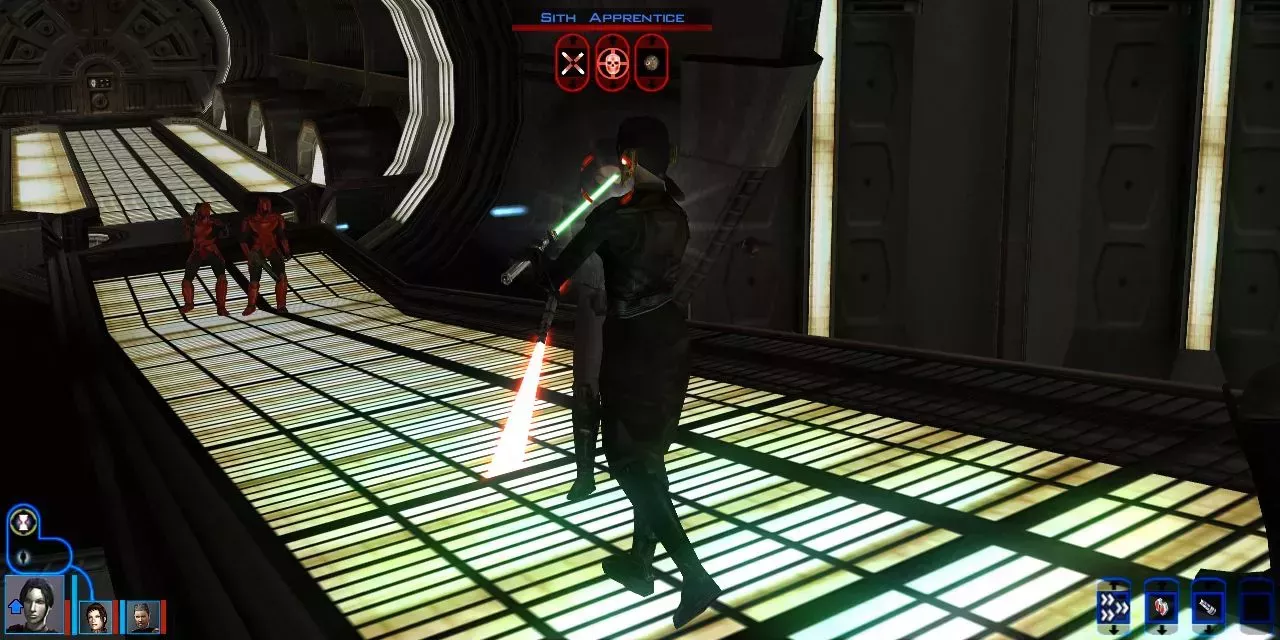Click the hourglass pause icon

pyautogui.click(x=22, y=520)
